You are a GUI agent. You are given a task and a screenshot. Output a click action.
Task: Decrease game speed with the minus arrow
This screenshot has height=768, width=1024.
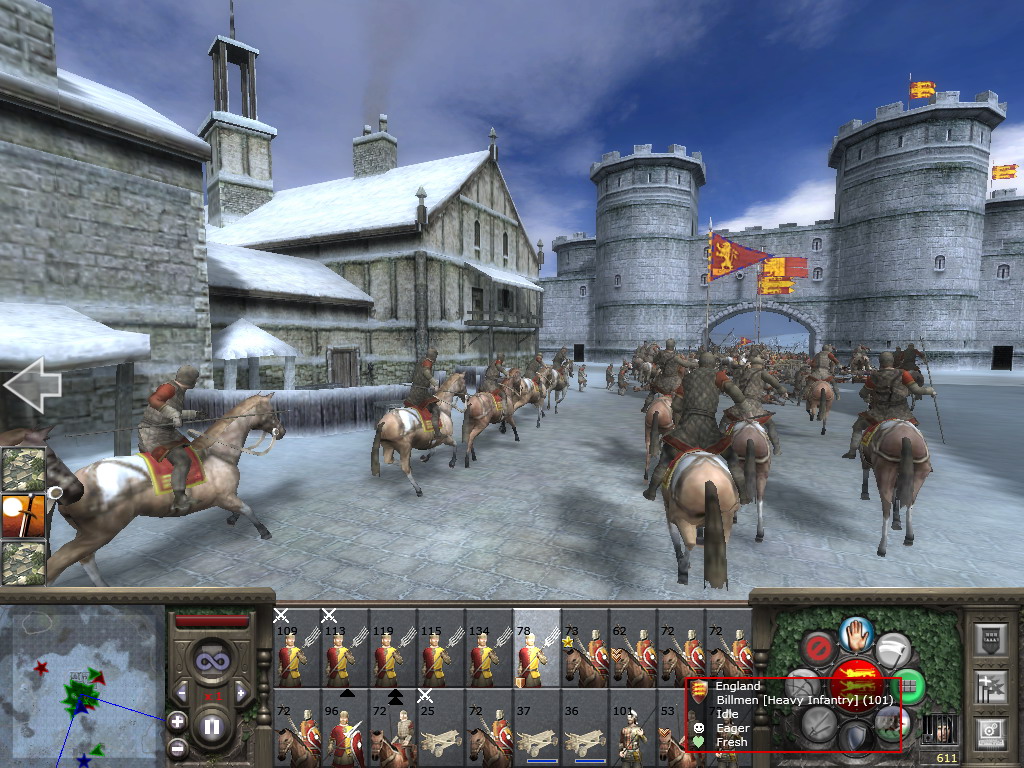click(181, 692)
